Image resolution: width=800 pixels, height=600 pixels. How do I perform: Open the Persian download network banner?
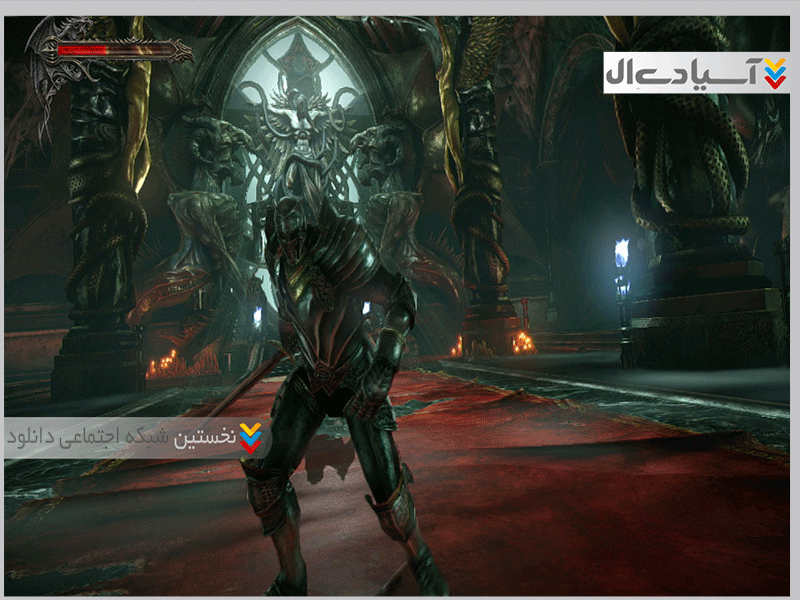[x=137, y=438]
